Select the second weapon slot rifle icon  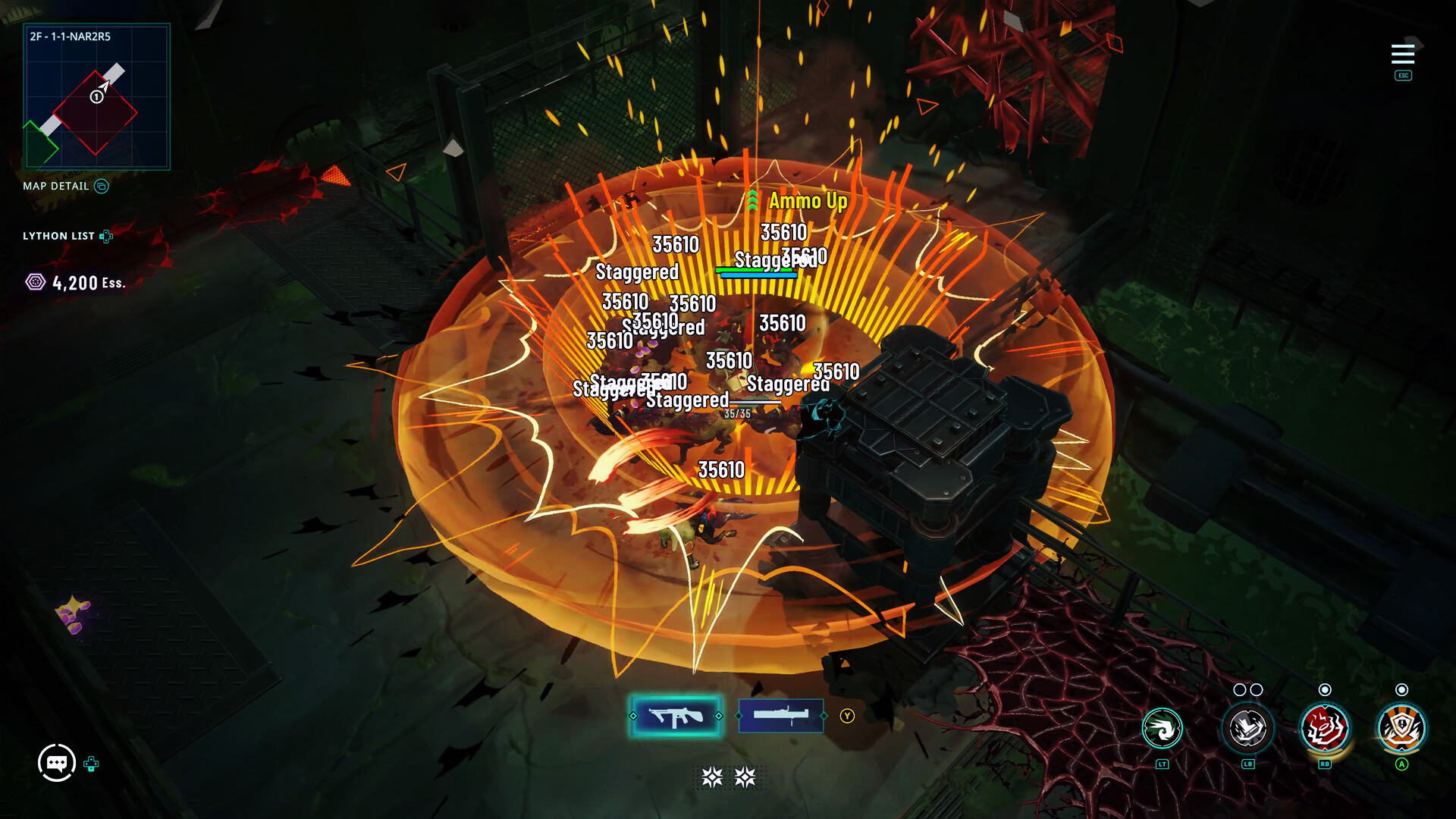click(x=781, y=714)
